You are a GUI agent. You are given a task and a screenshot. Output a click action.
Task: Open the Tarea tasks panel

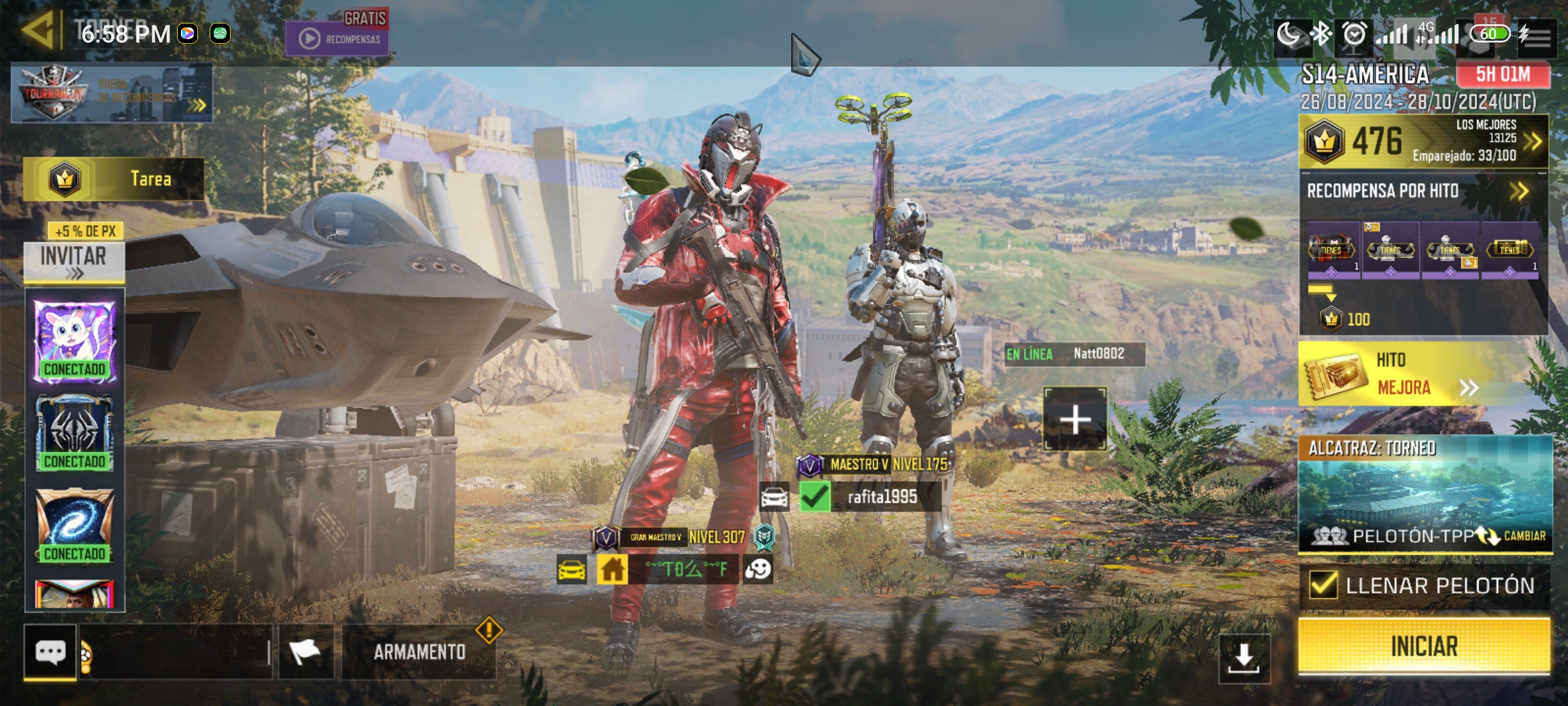[x=114, y=178]
